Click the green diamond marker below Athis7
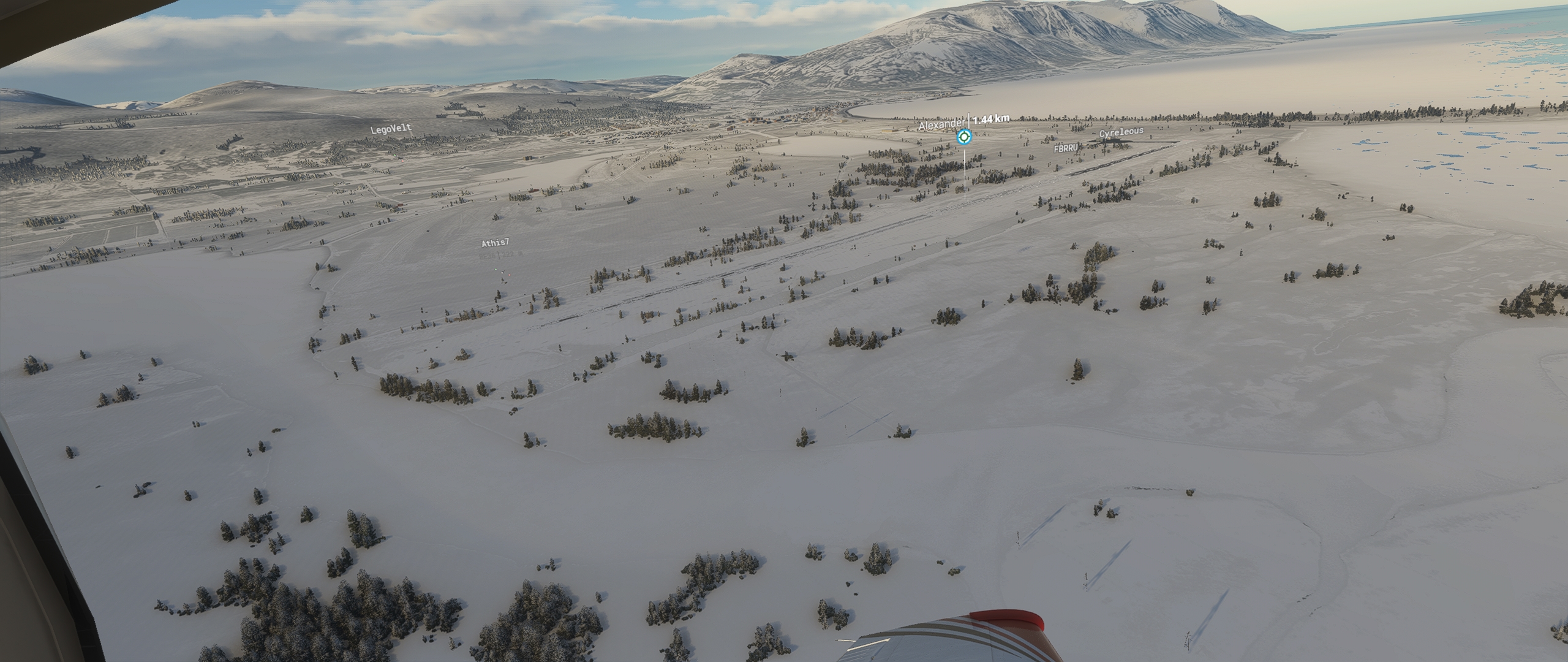This screenshot has height=662, width=1568. (x=496, y=270)
